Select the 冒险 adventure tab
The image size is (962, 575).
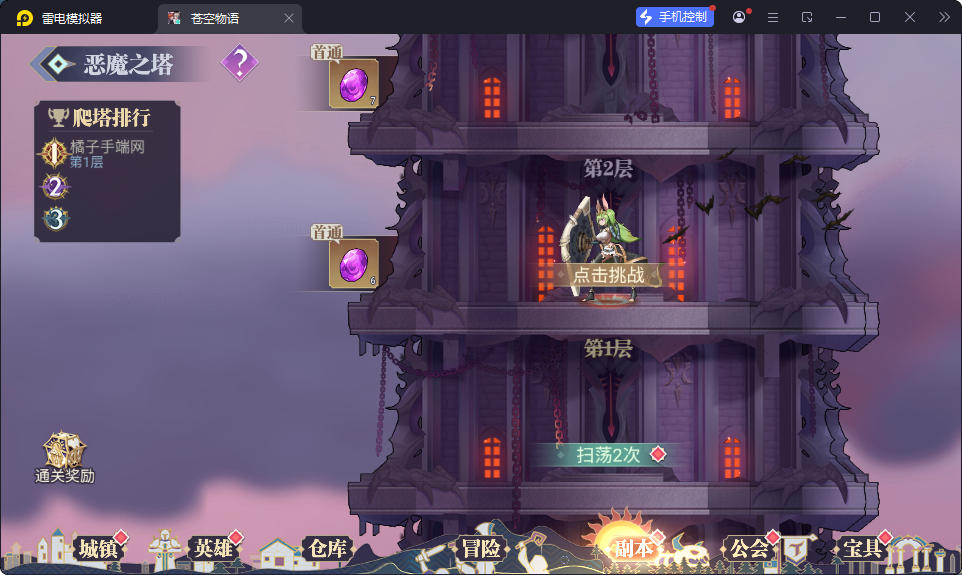(480, 548)
